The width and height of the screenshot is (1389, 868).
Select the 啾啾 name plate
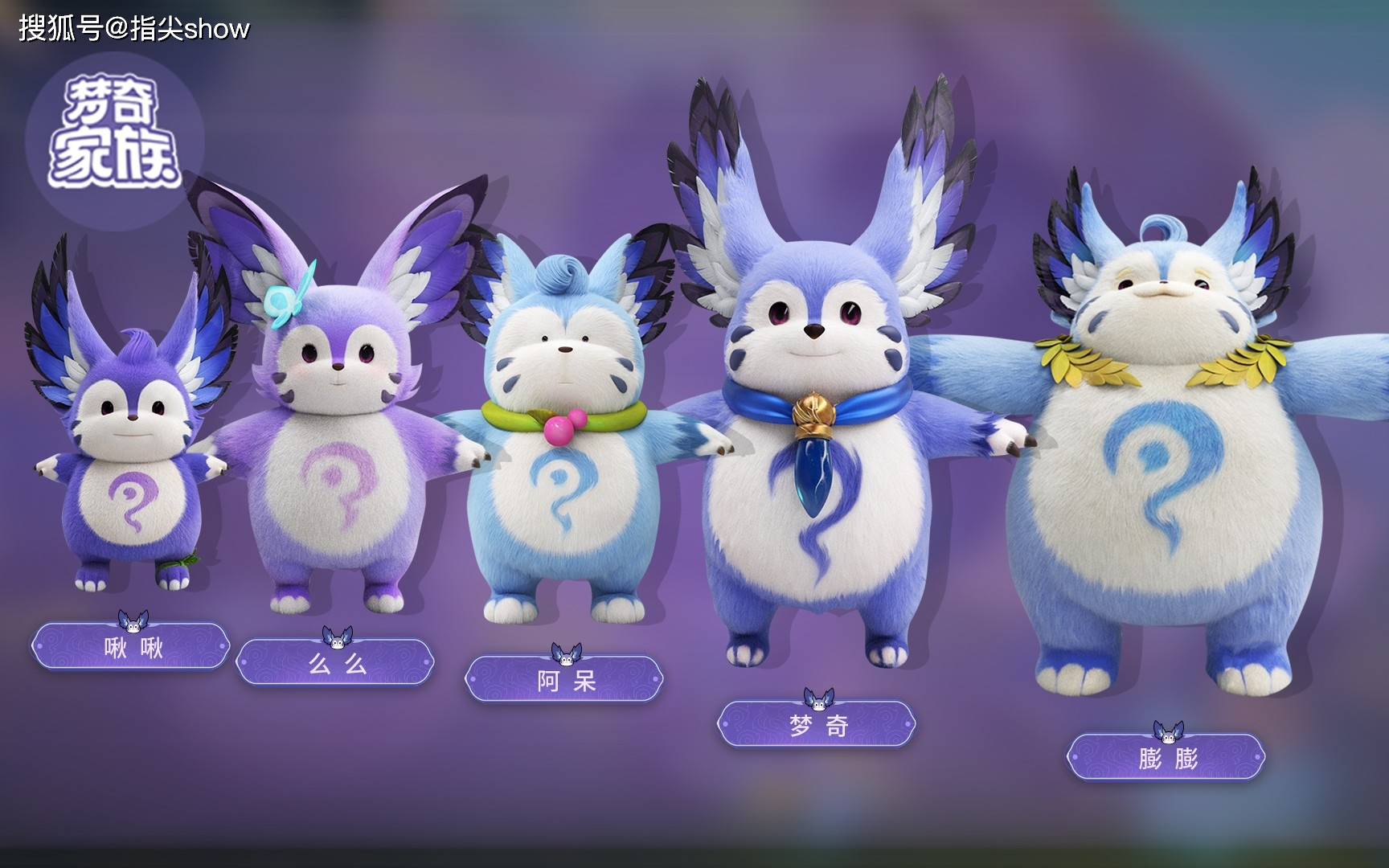coord(131,647)
